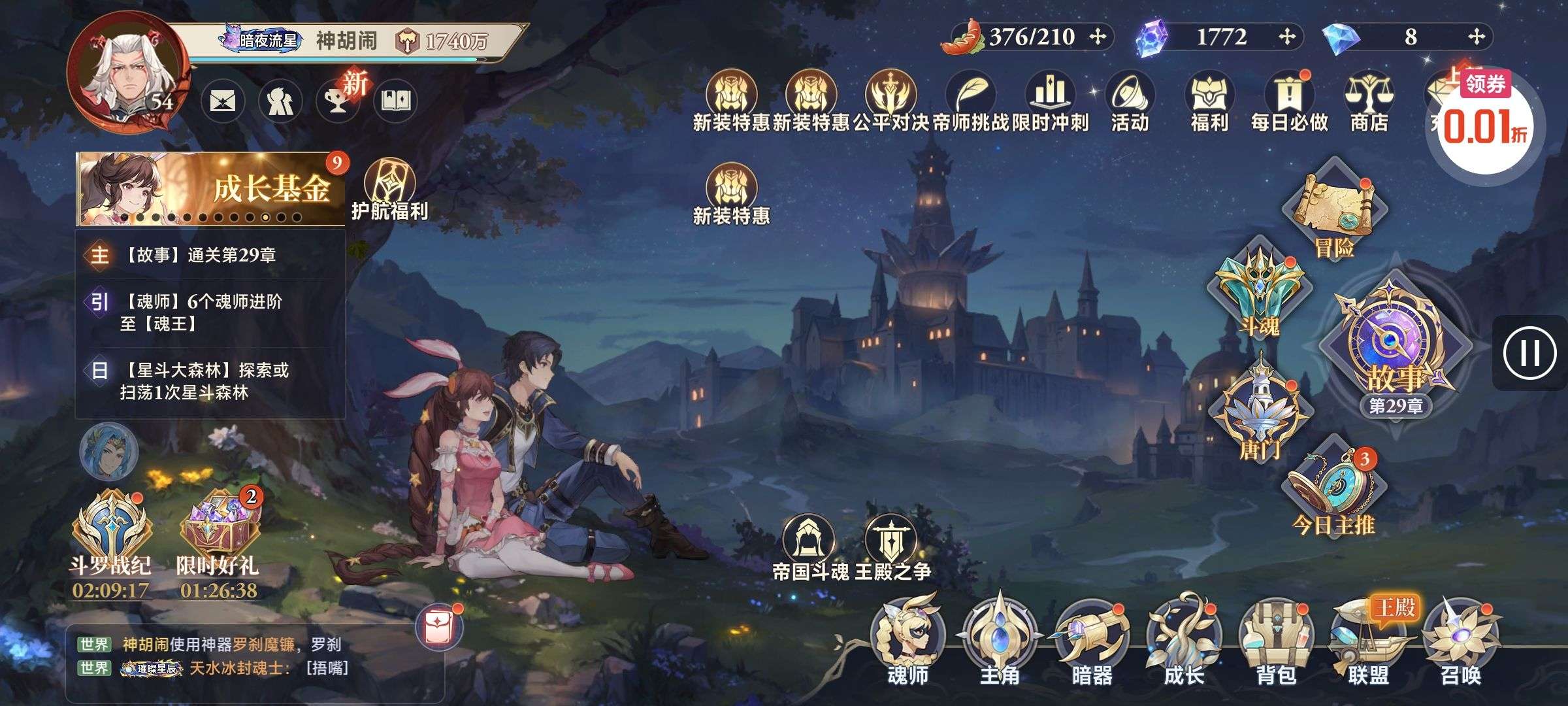Click the pause overlay button
1568x706 pixels.
tap(1529, 353)
